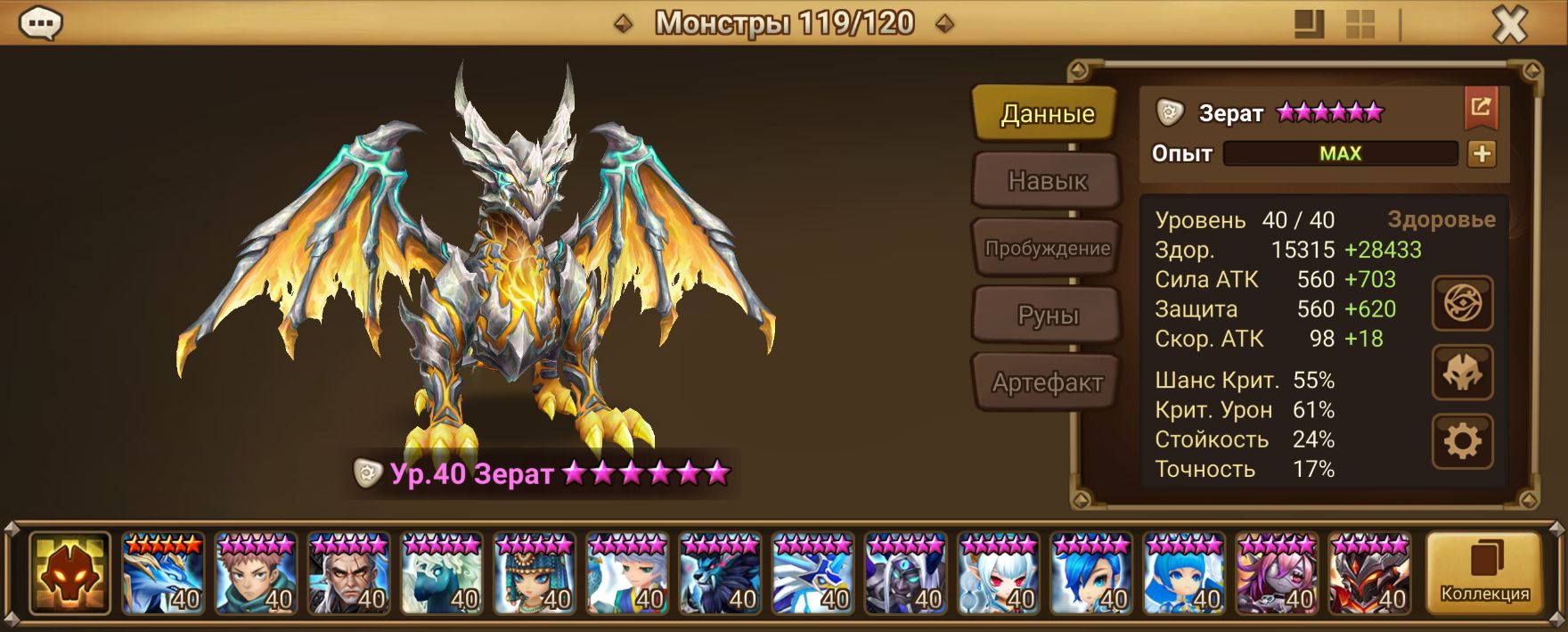Open the Навык tab
Image resolution: width=1568 pixels, height=632 pixels.
pyautogui.click(x=1046, y=181)
